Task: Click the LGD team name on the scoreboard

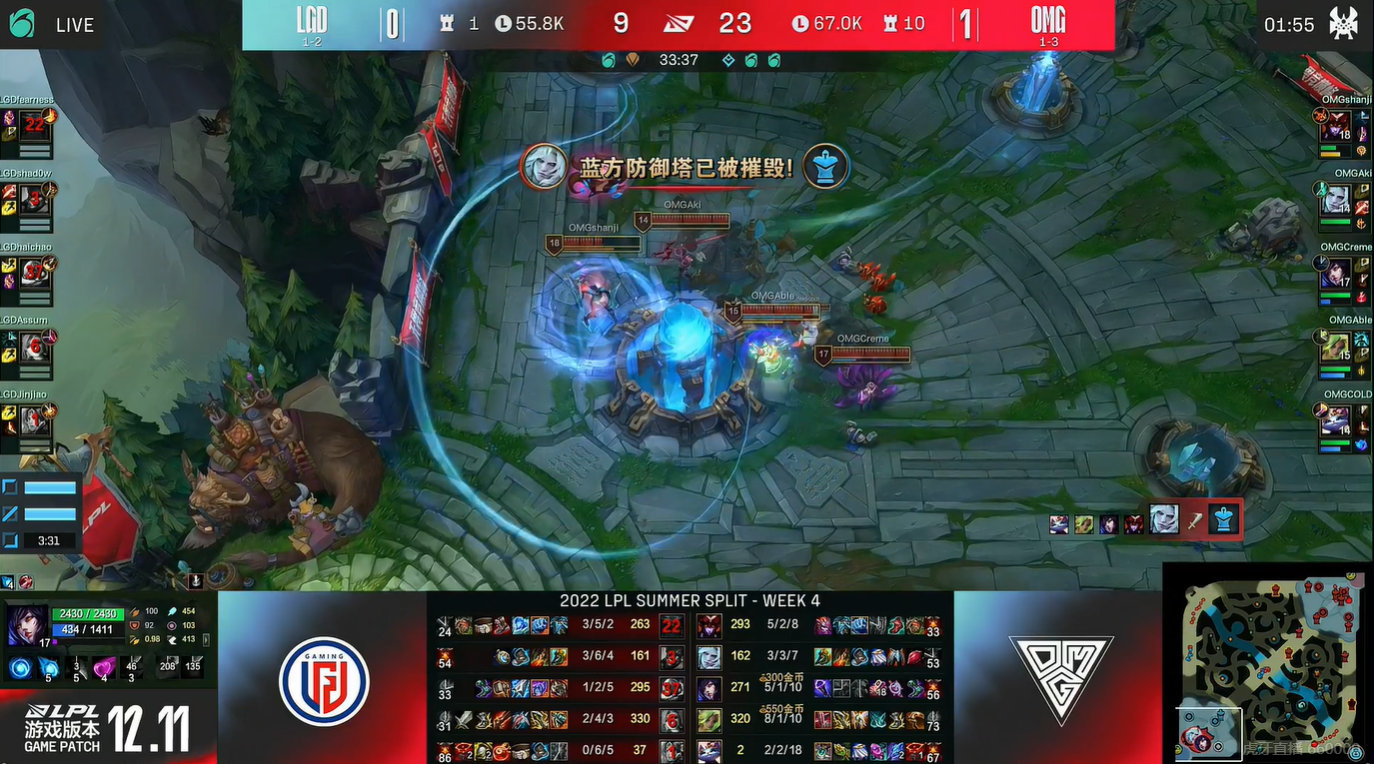Action: coord(313,18)
